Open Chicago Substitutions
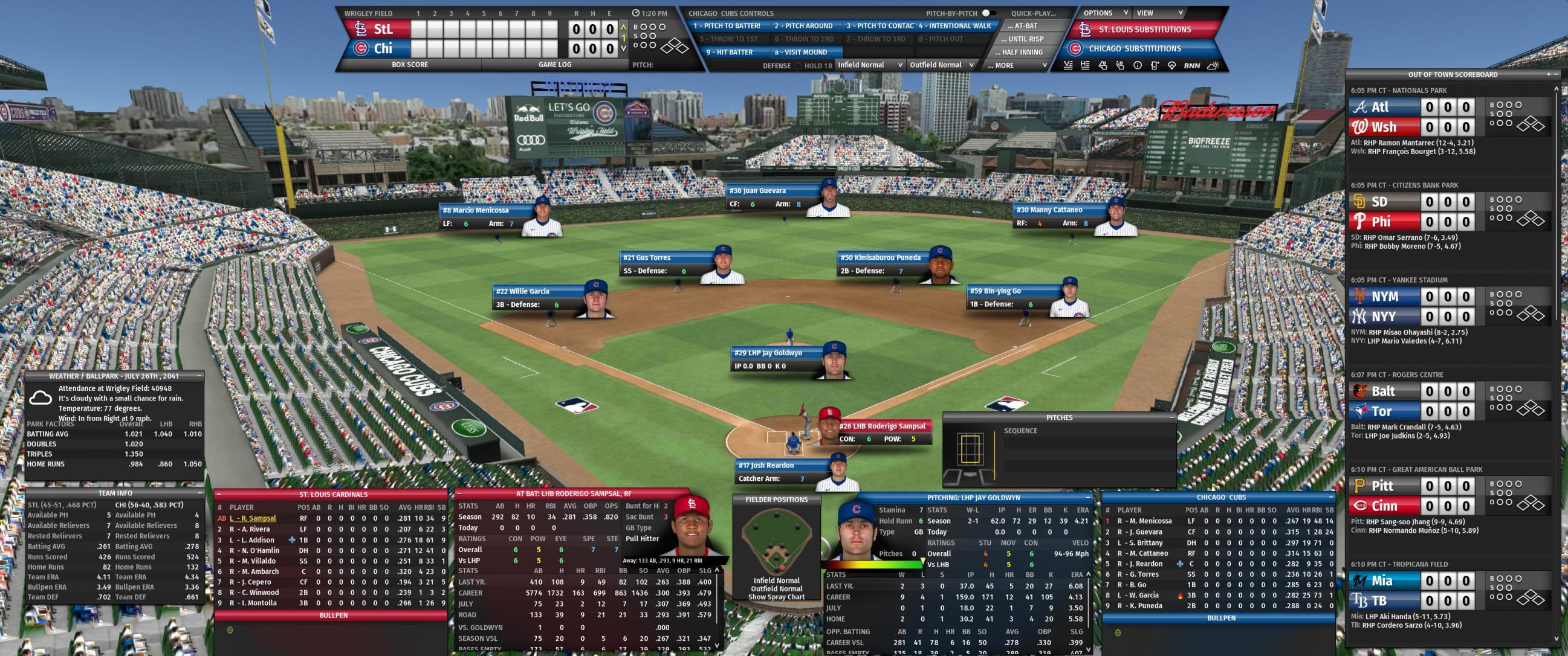This screenshot has width=1568, height=656. [x=1135, y=49]
